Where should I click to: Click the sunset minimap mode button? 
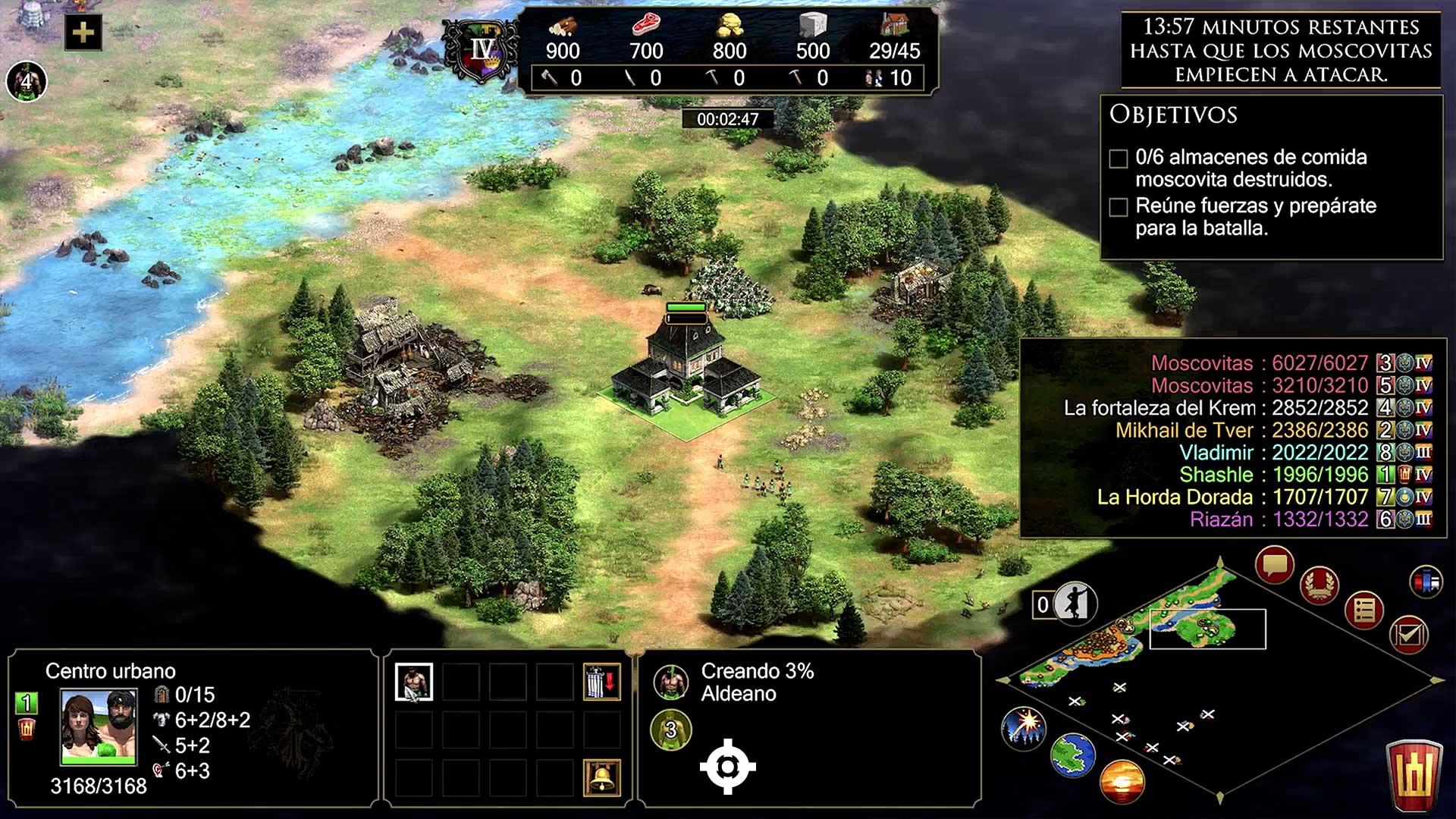point(1122,782)
